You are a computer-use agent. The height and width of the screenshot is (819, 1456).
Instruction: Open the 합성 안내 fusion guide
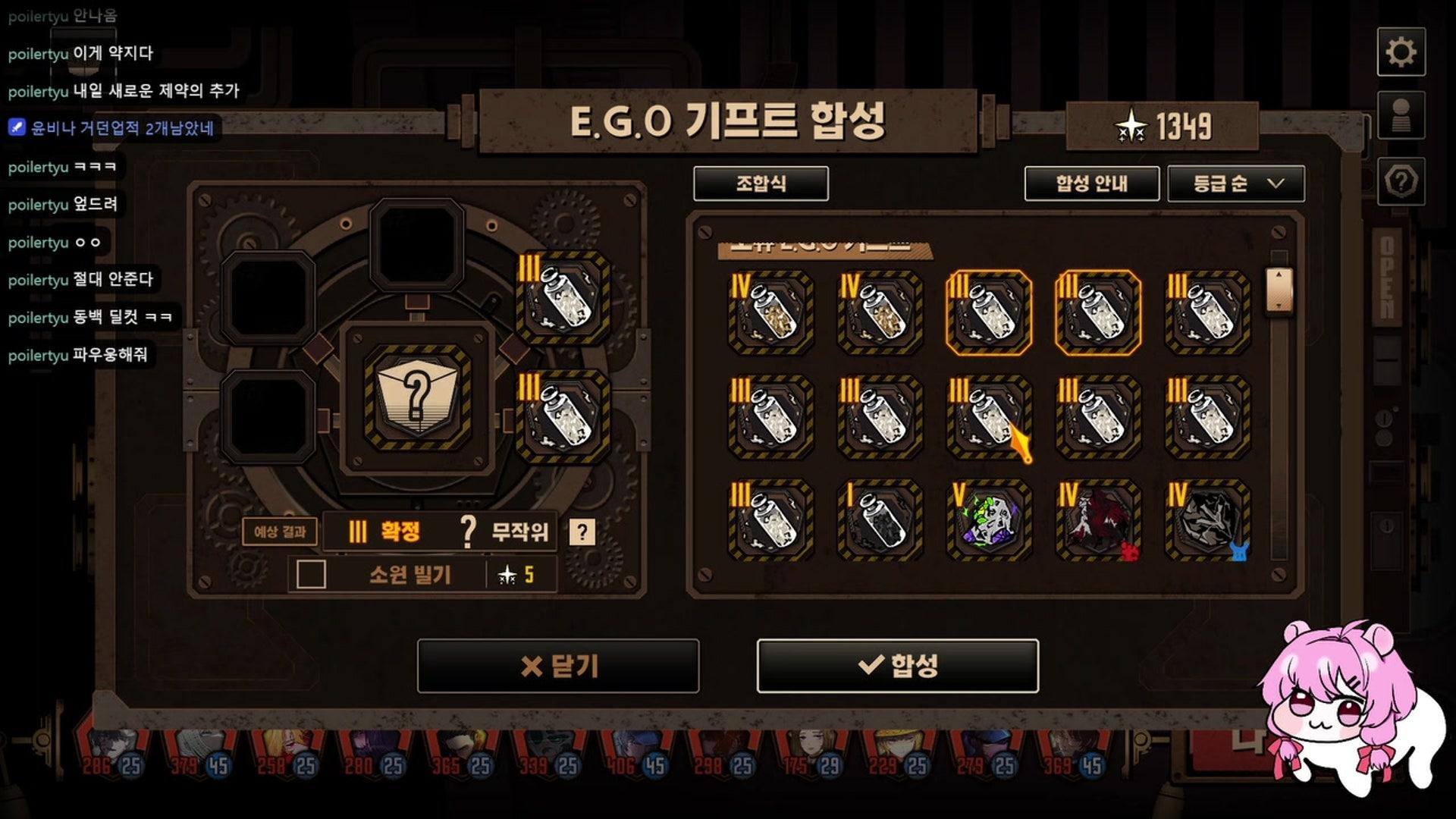pos(1092,184)
